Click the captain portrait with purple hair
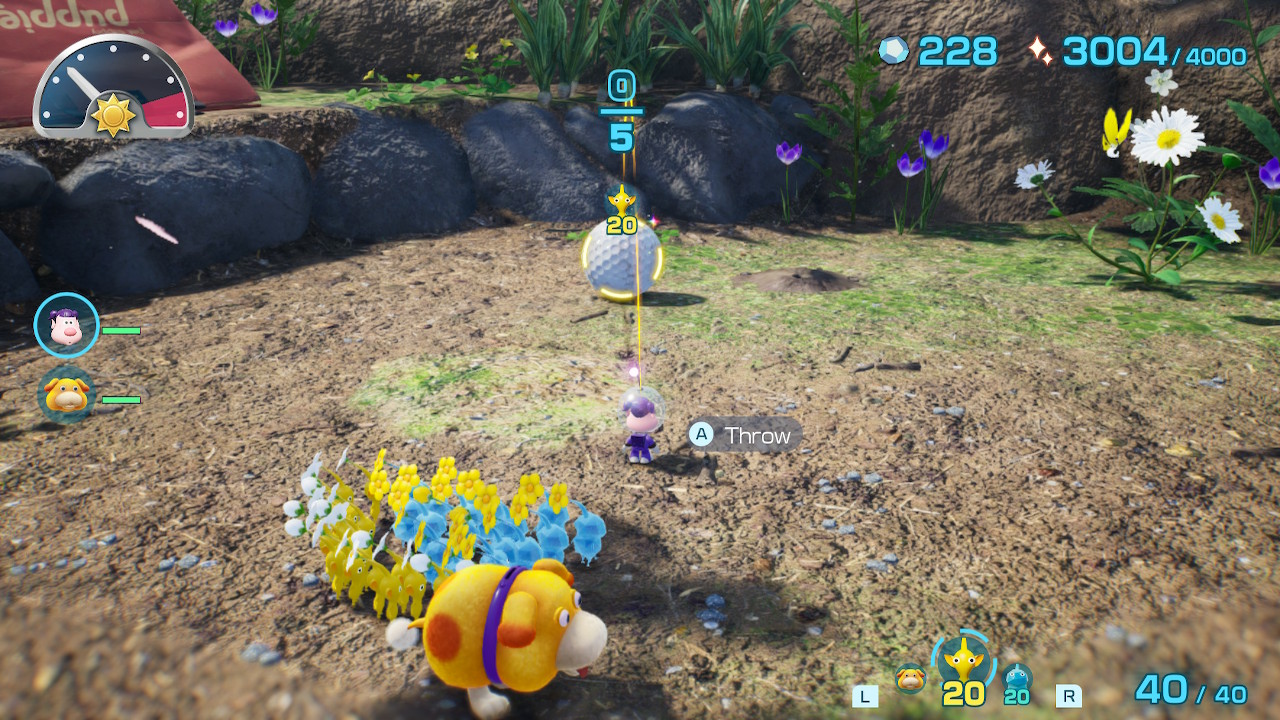This screenshot has height=720, width=1280. tap(67, 325)
